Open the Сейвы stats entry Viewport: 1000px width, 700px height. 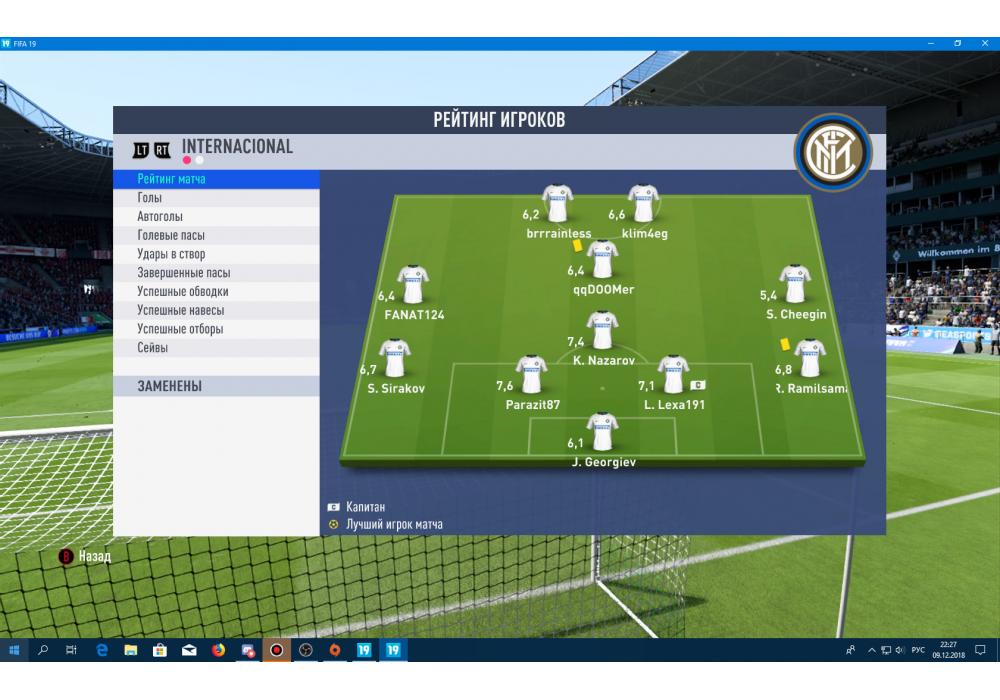point(153,348)
